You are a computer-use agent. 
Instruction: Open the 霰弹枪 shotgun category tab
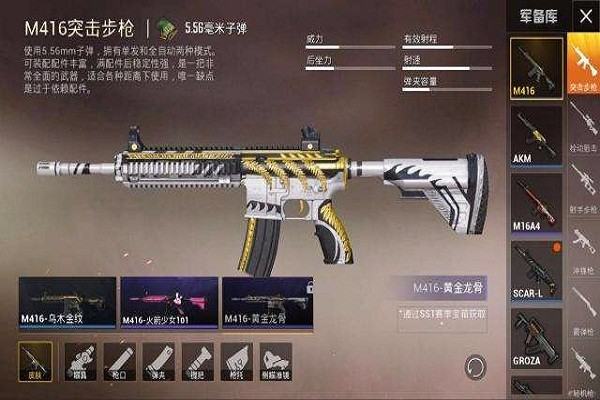[x=584, y=310]
